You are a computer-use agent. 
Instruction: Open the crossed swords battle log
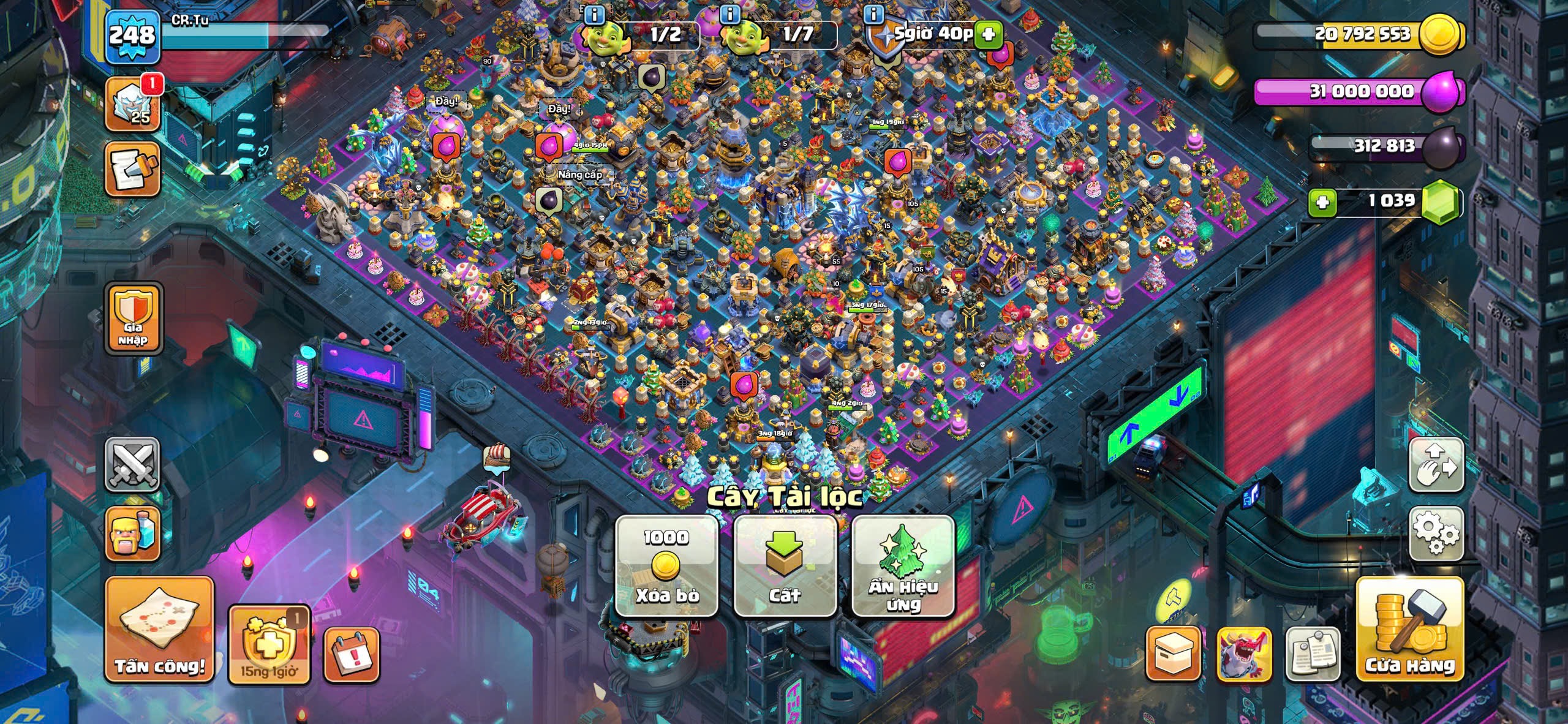132,465
